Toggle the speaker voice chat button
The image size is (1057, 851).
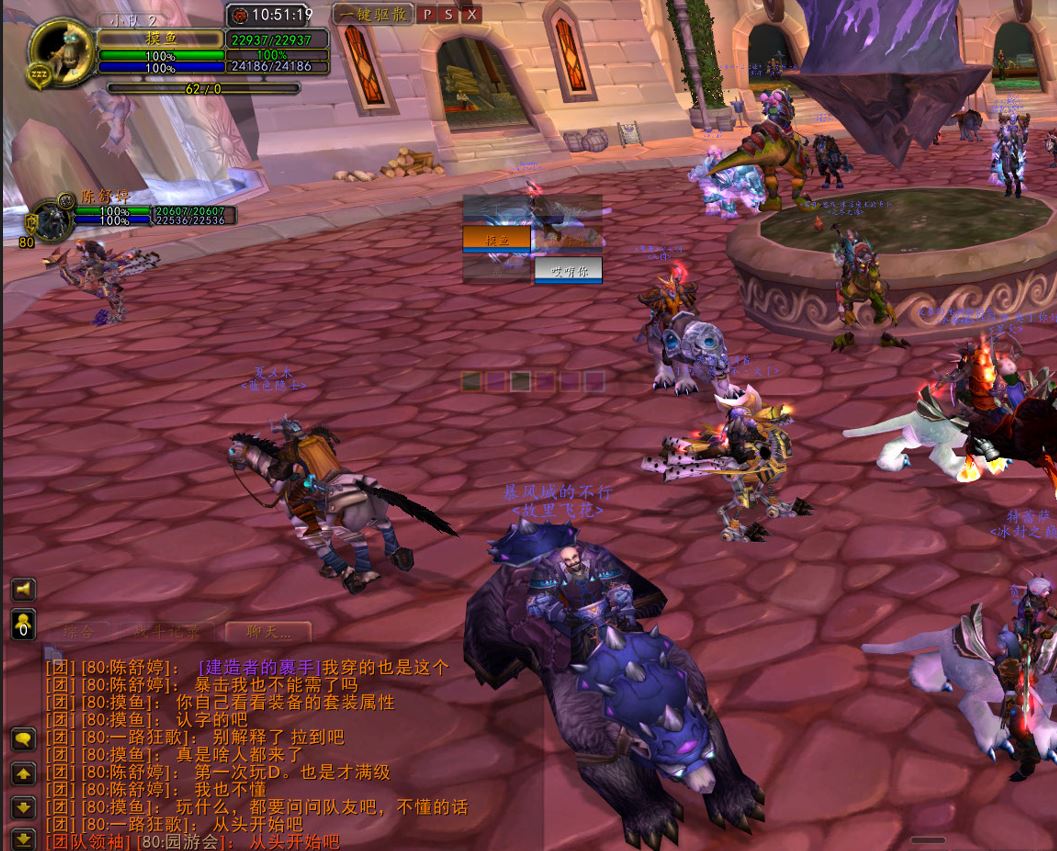click(x=23, y=590)
